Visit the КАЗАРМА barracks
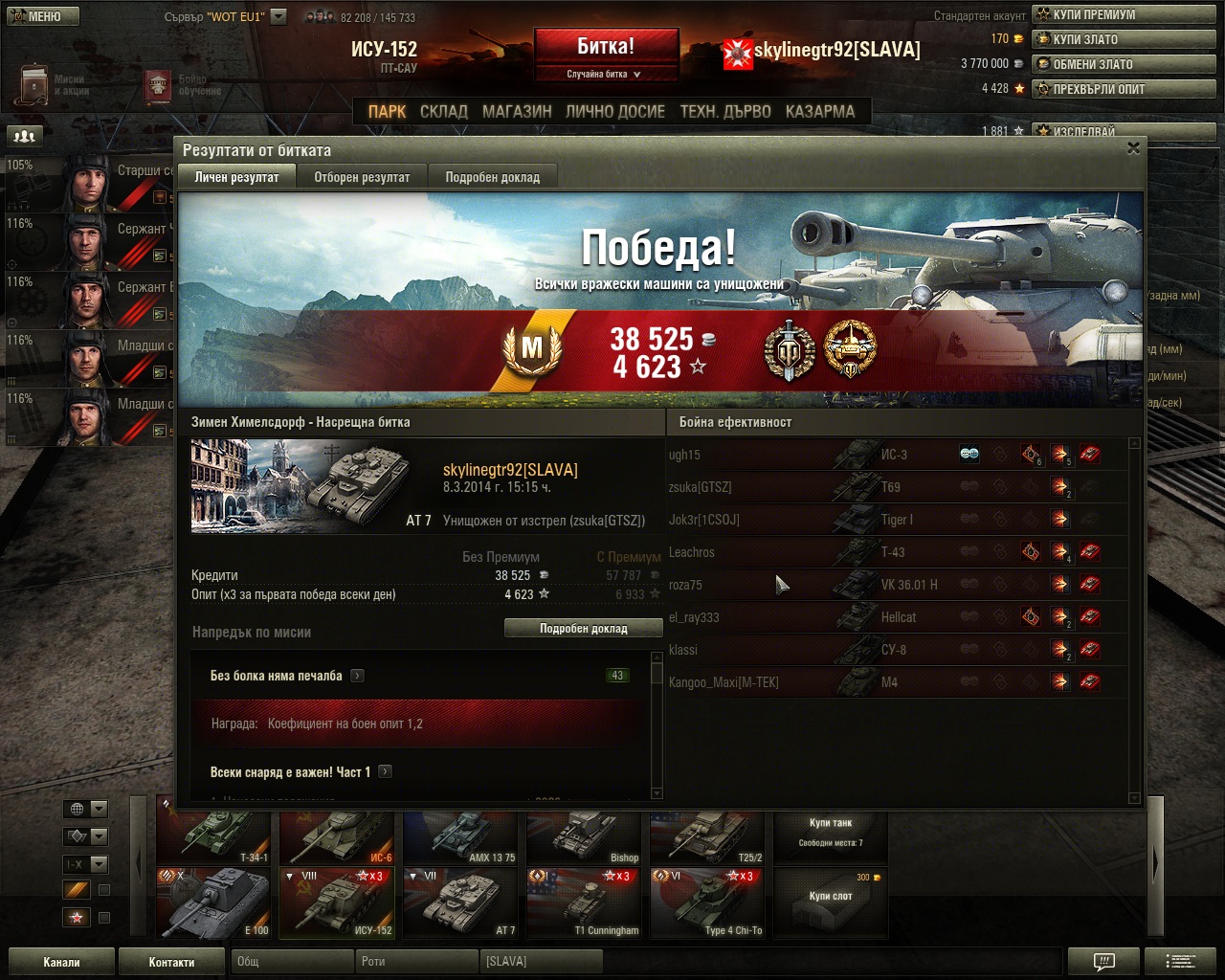The width and height of the screenshot is (1225, 980). click(x=819, y=111)
